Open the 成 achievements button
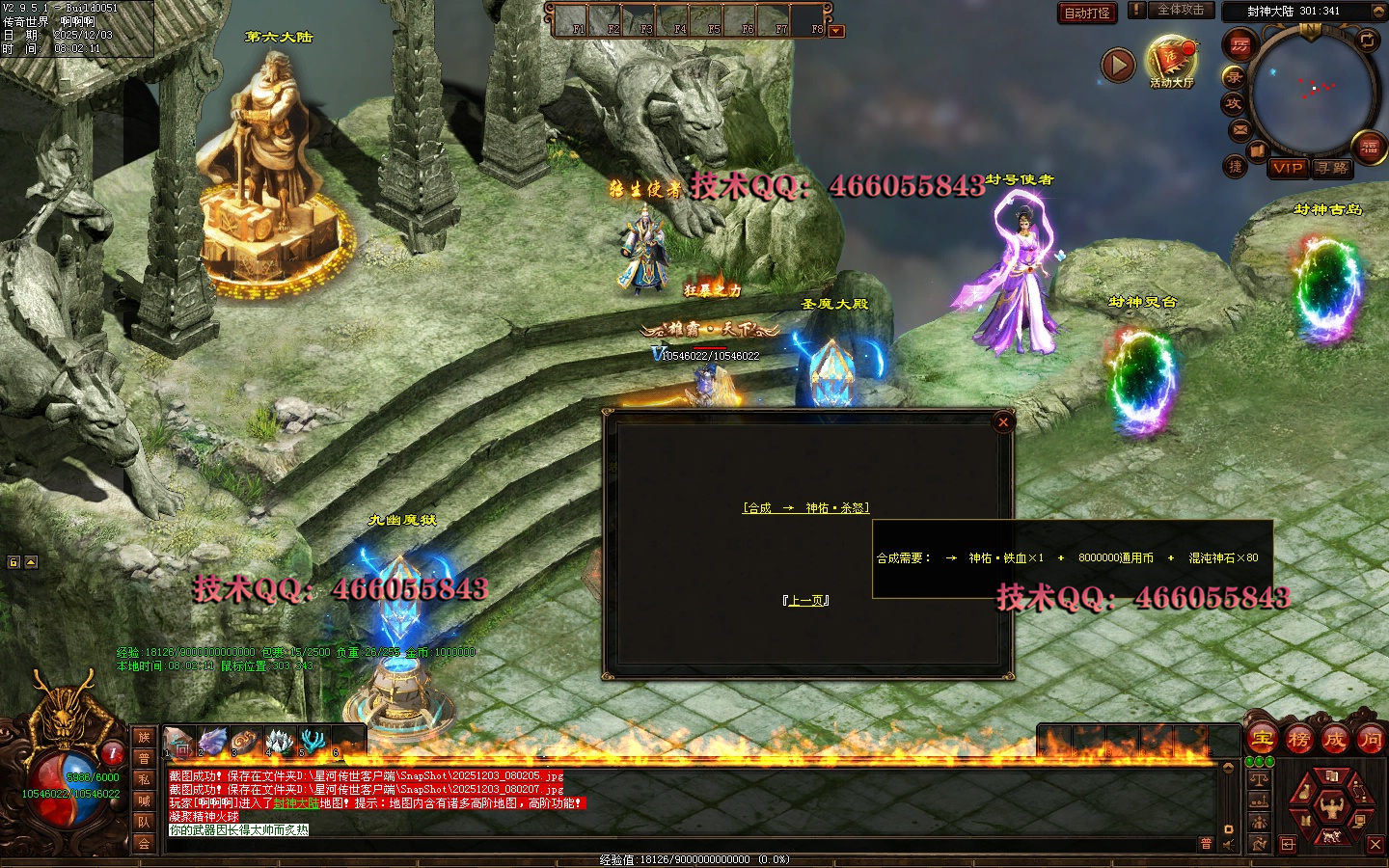The width and height of the screenshot is (1389, 868). [x=1334, y=740]
